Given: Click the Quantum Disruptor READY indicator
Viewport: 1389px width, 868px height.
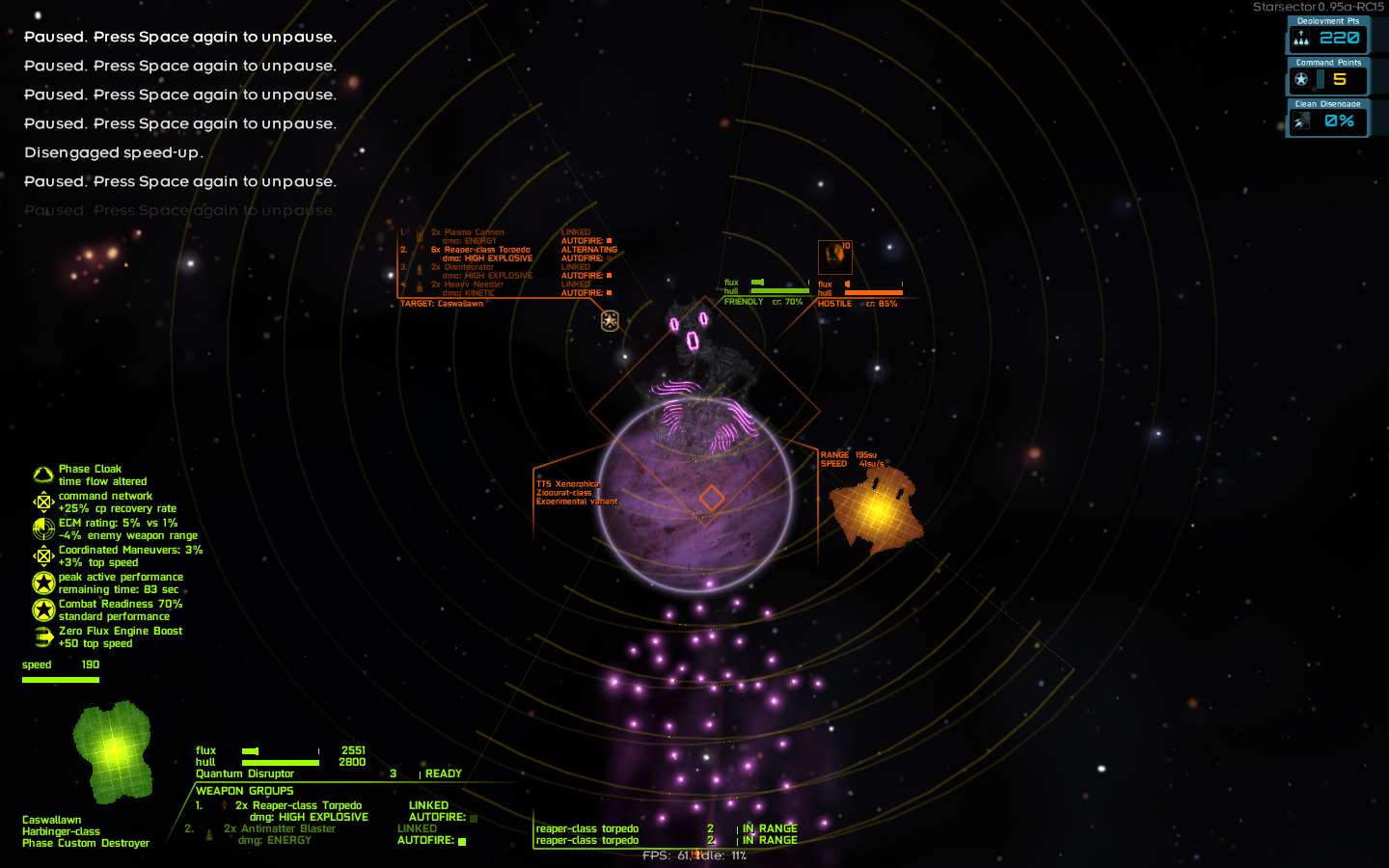Looking at the screenshot, I should [x=446, y=773].
